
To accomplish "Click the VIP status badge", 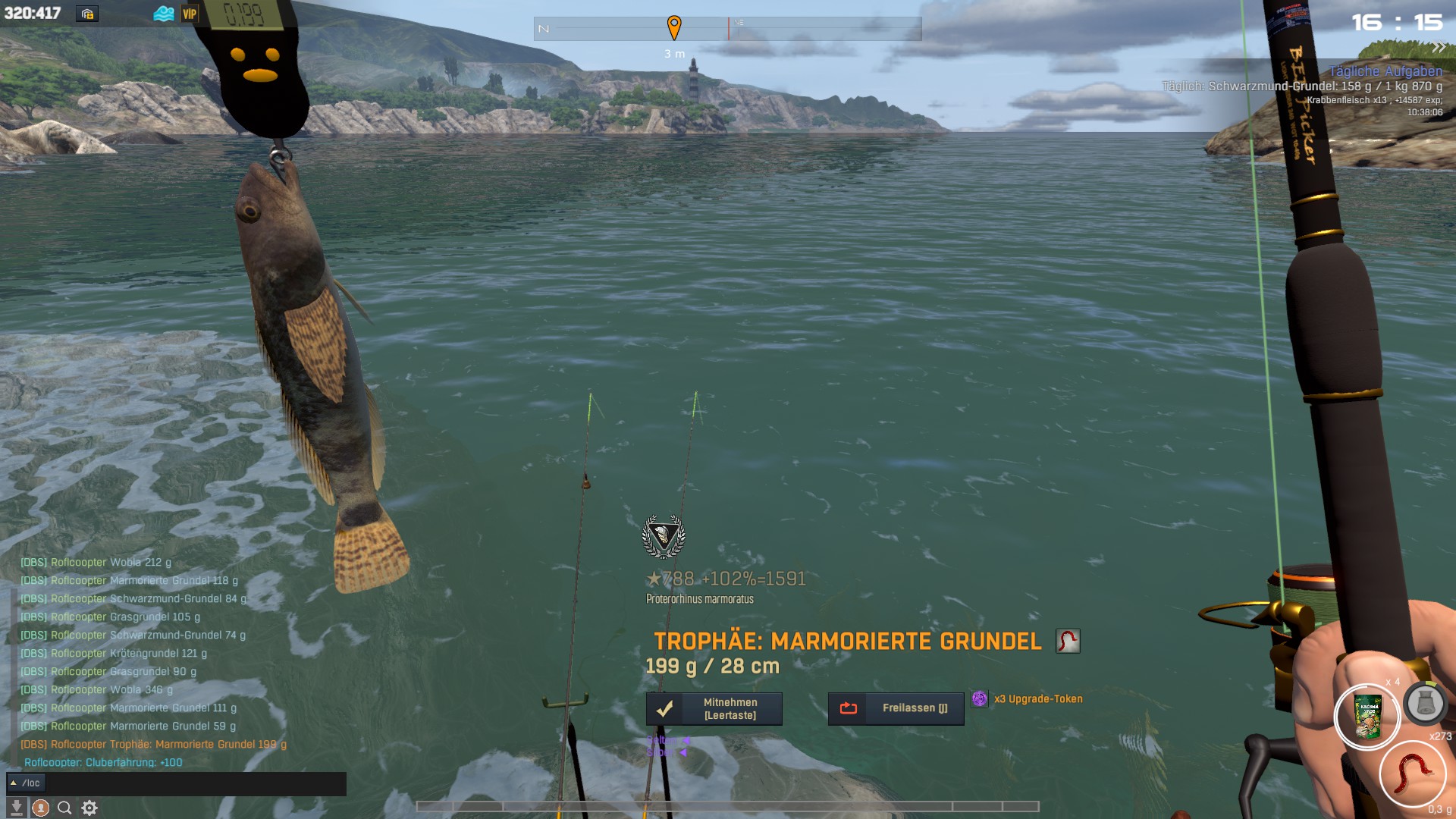I will 190,14.
